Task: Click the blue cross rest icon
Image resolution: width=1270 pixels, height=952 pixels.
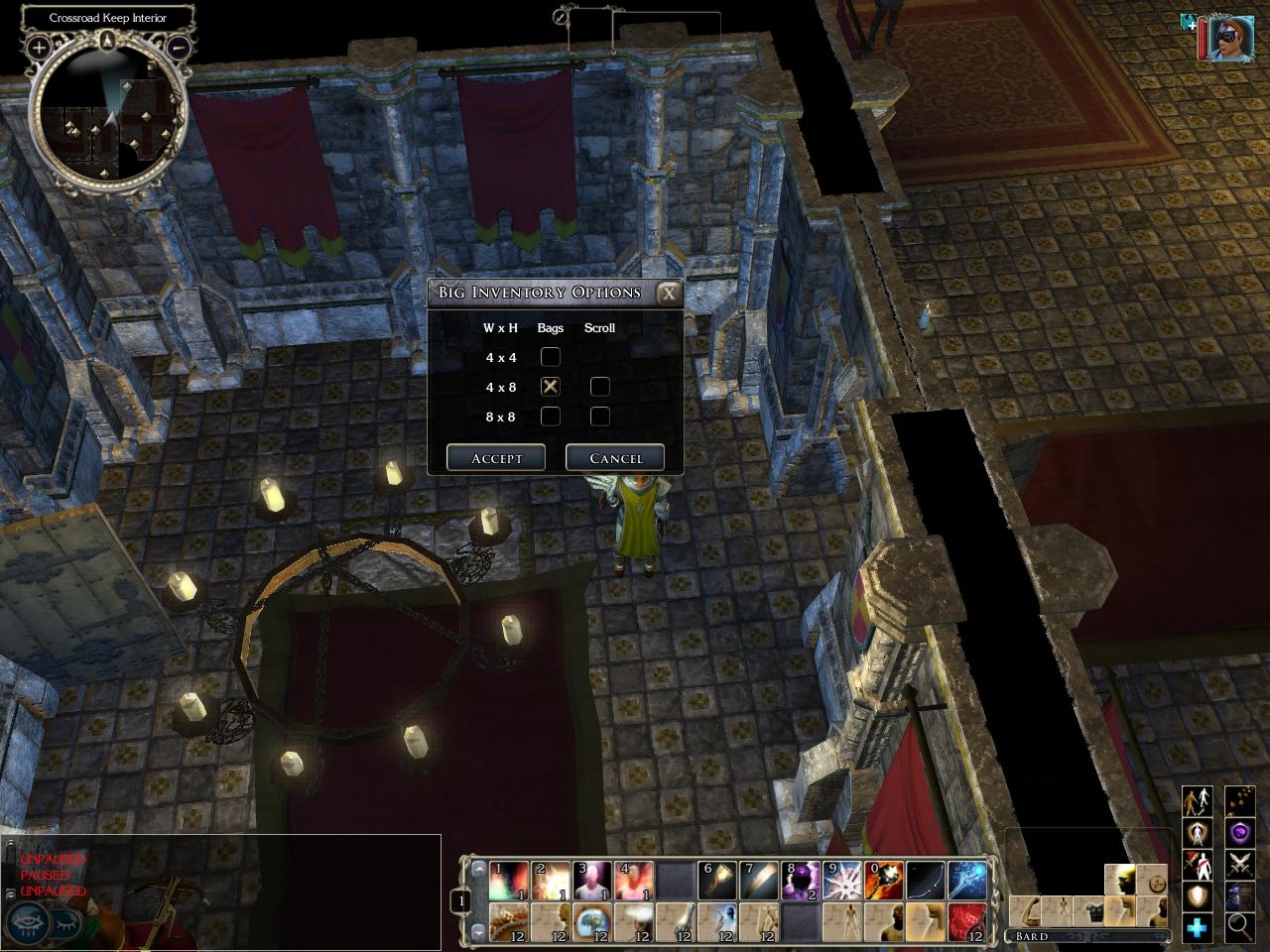Action: [x=1198, y=927]
